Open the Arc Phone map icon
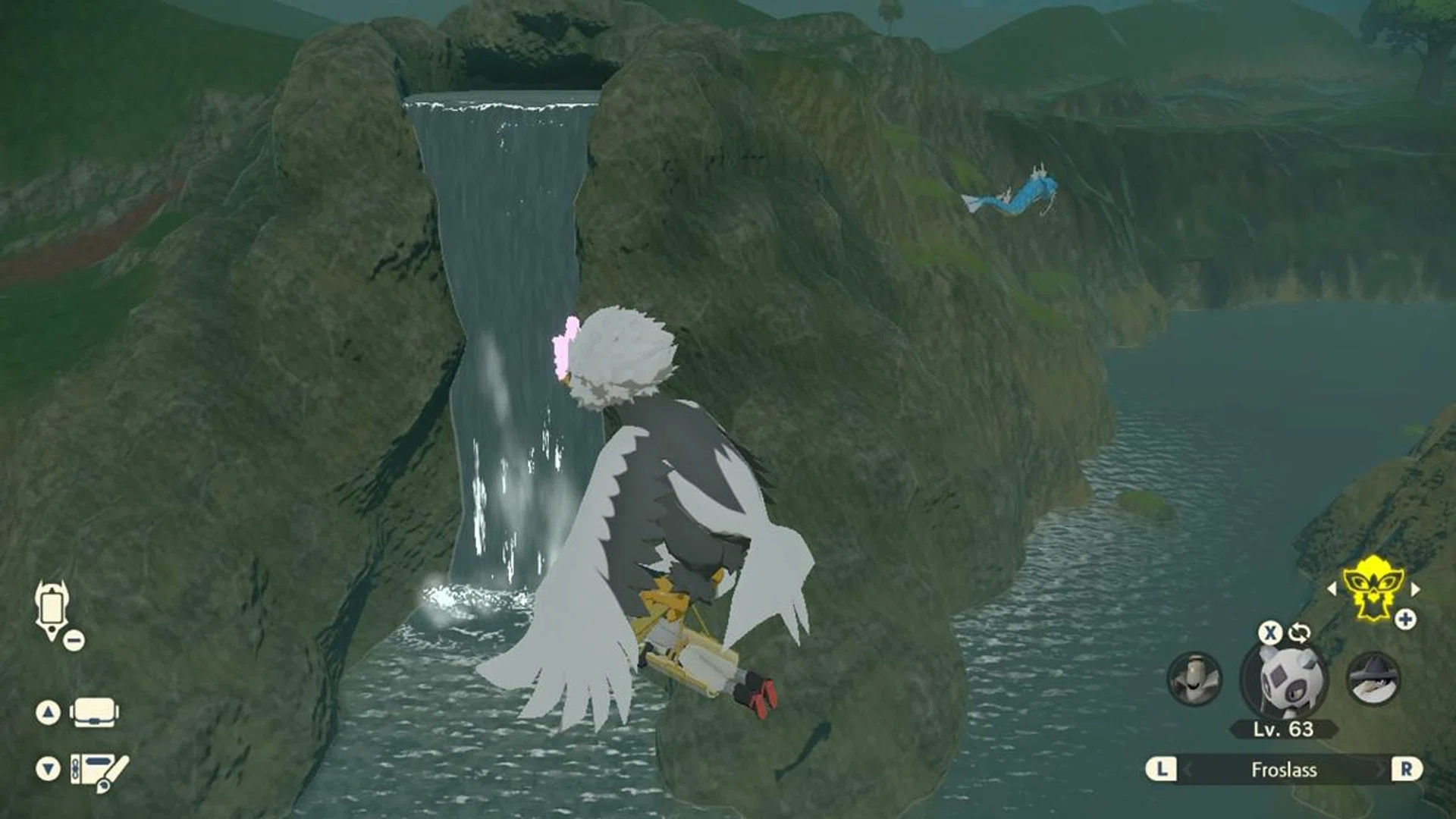Viewport: 1456px width, 819px height. pyautogui.click(x=52, y=609)
